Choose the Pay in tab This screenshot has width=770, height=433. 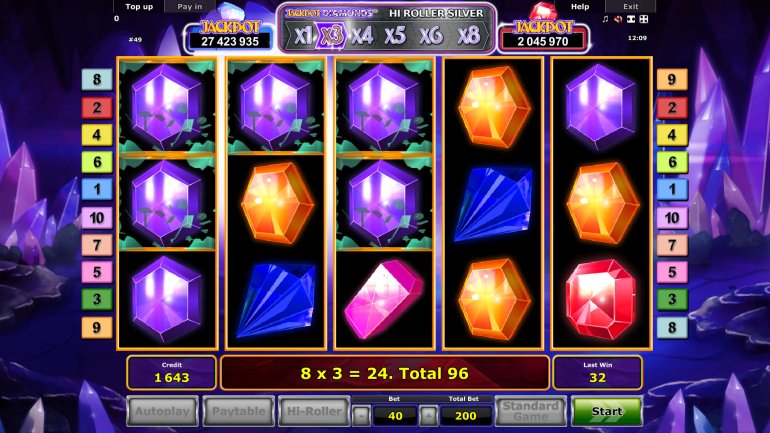point(189,6)
